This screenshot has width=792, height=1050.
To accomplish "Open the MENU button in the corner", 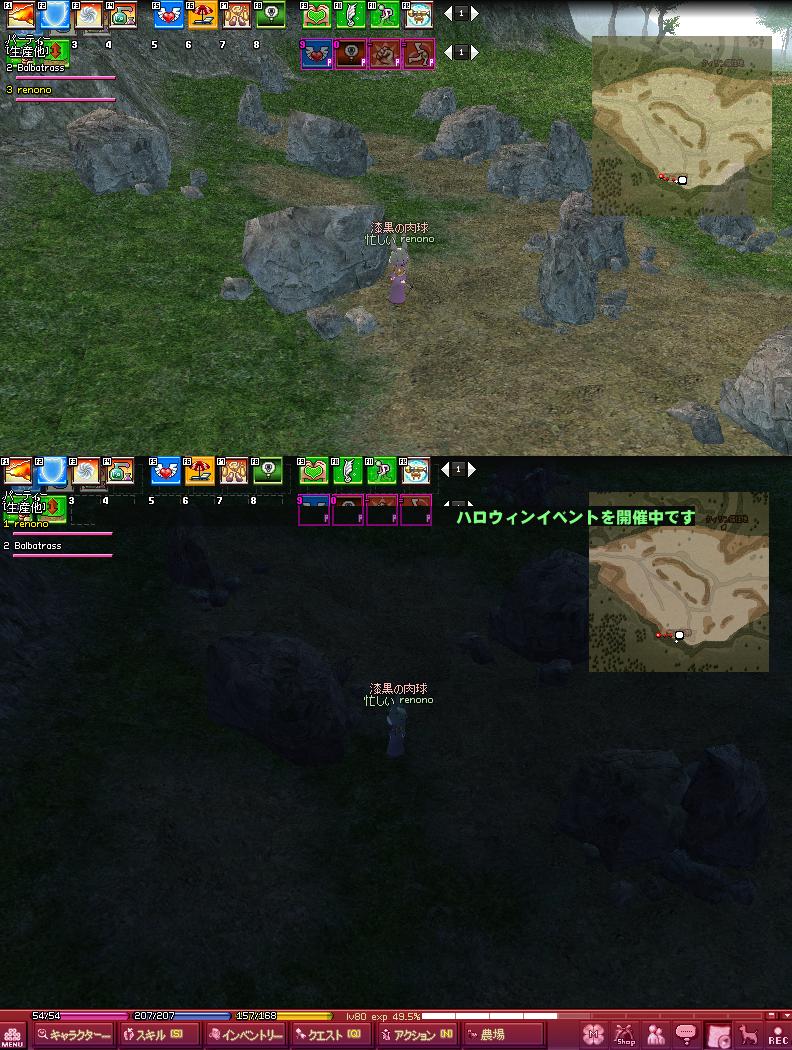I will click(x=12, y=1036).
